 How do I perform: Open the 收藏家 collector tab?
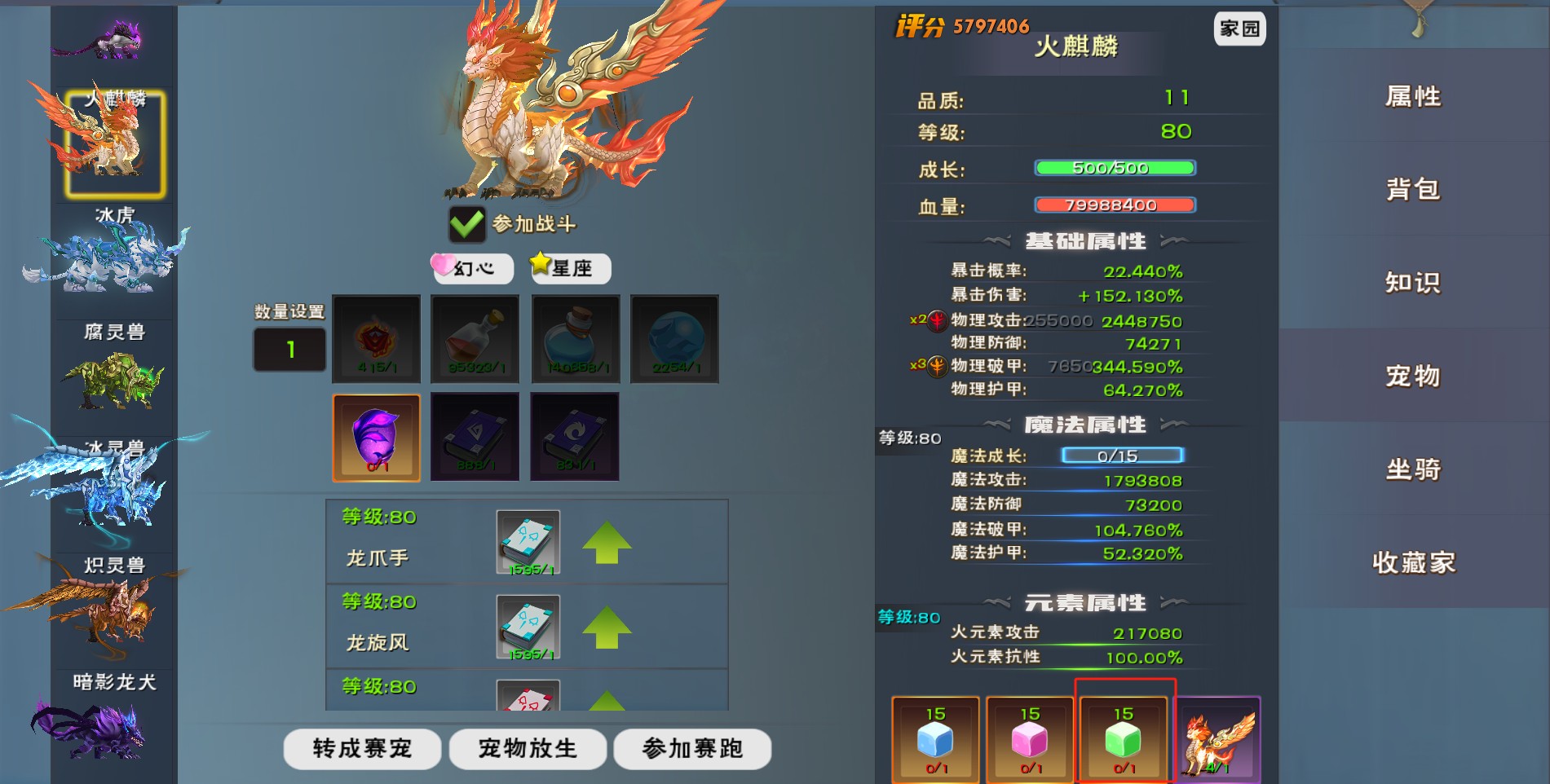[1413, 562]
